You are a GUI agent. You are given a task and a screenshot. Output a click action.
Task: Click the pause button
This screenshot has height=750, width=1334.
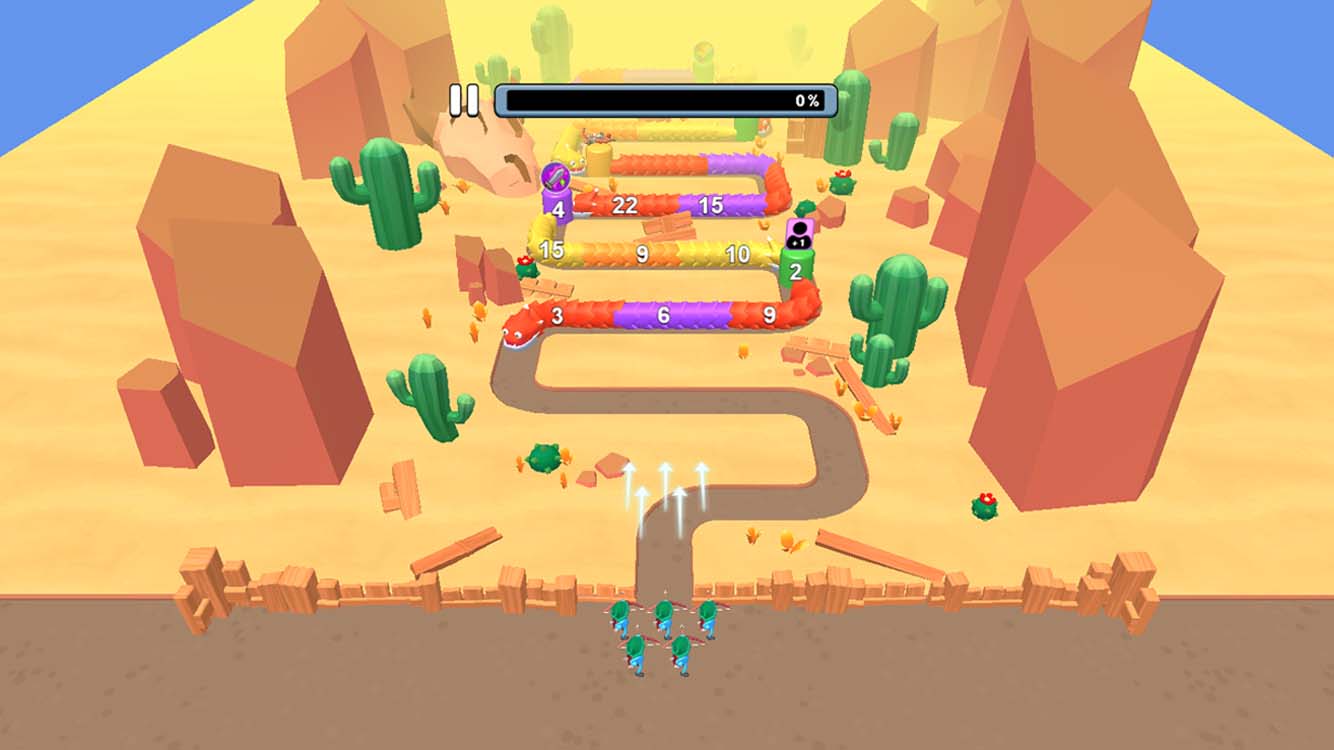462,99
